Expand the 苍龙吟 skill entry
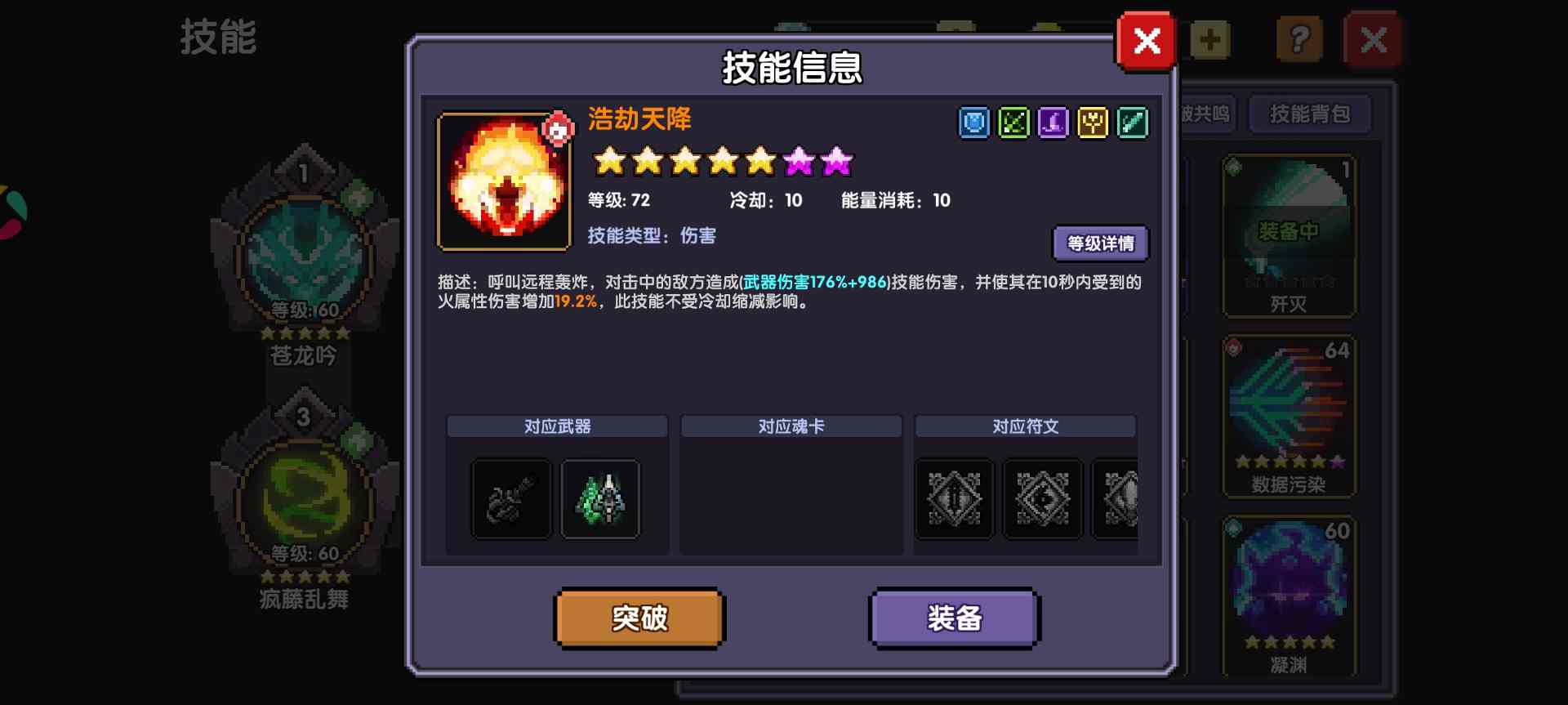 (x=305, y=257)
